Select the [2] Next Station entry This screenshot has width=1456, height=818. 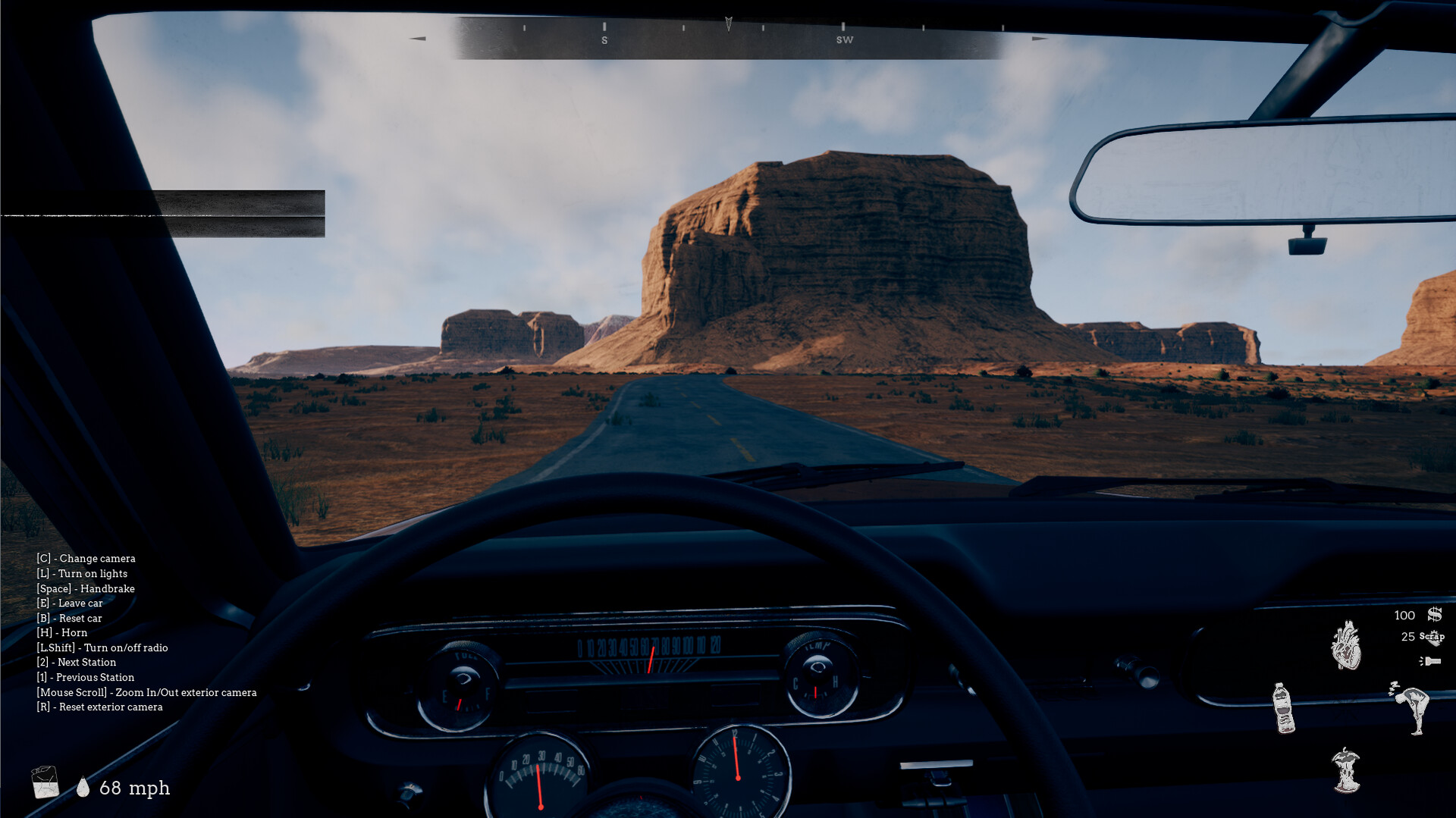[x=76, y=662]
